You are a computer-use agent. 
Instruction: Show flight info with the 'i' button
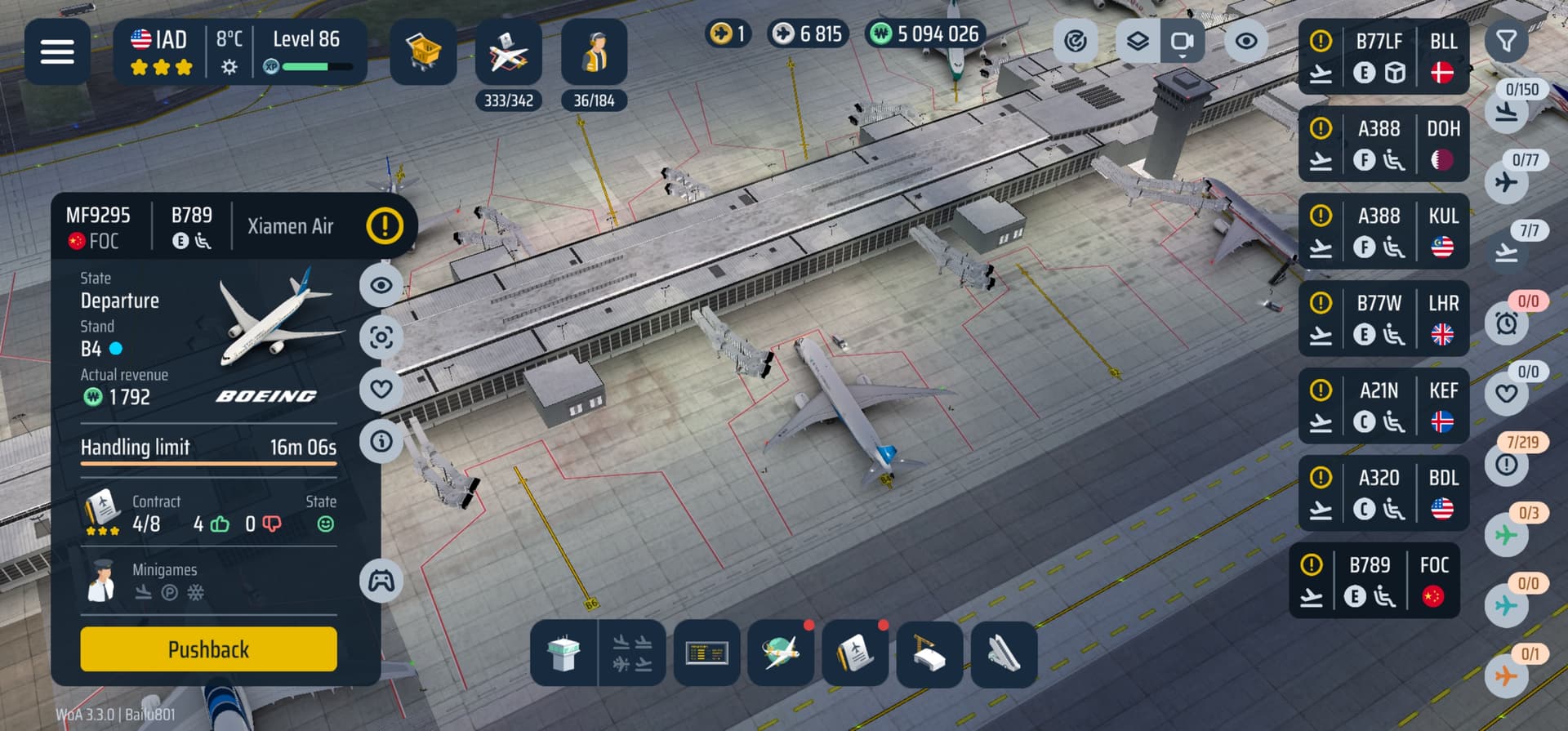(381, 441)
